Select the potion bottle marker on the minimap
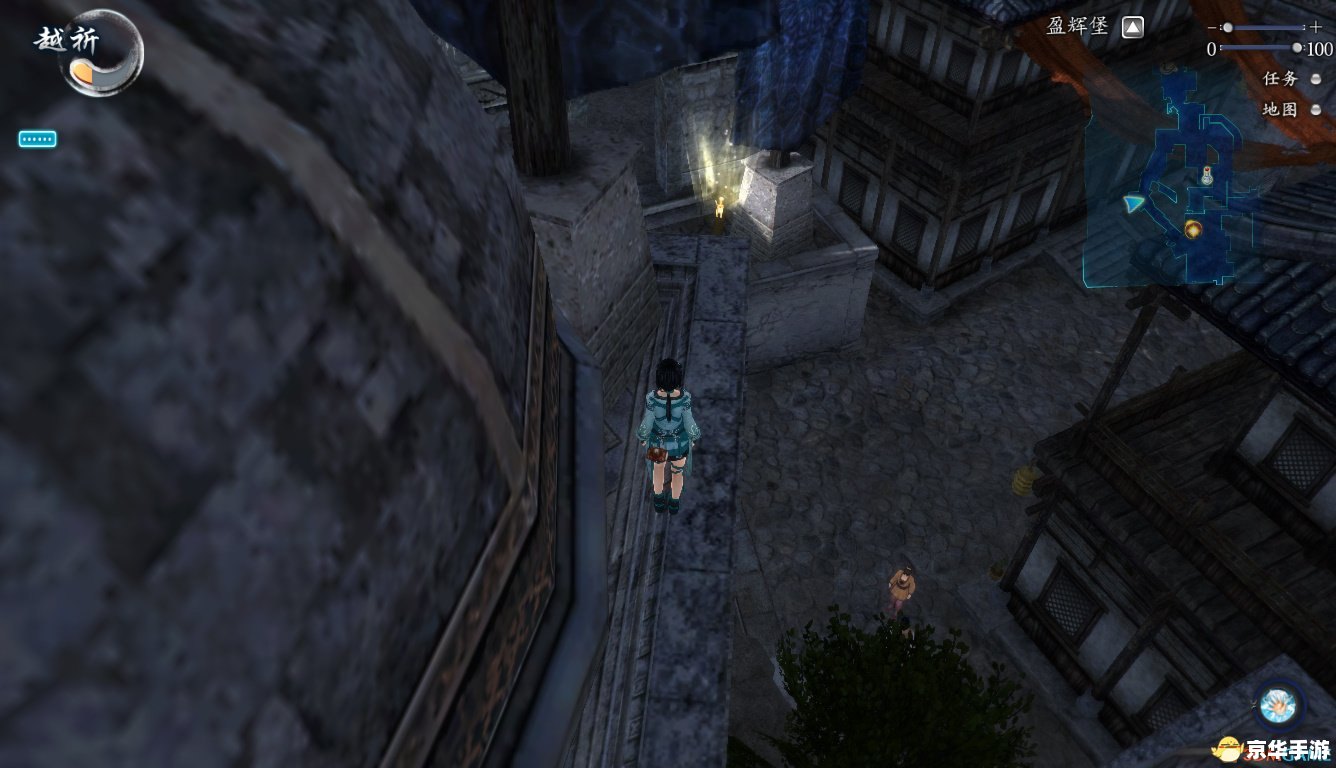1336x768 pixels. (x=1207, y=177)
